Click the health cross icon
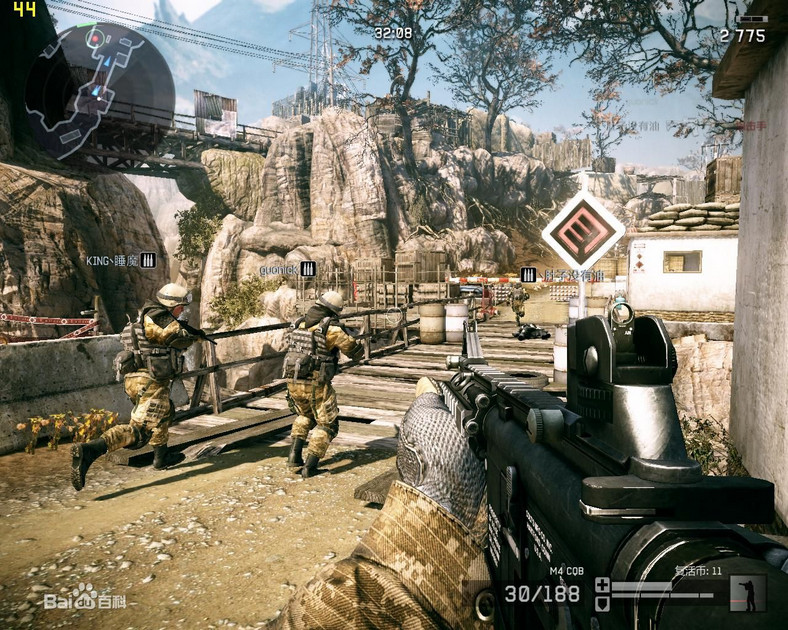 click(x=601, y=584)
